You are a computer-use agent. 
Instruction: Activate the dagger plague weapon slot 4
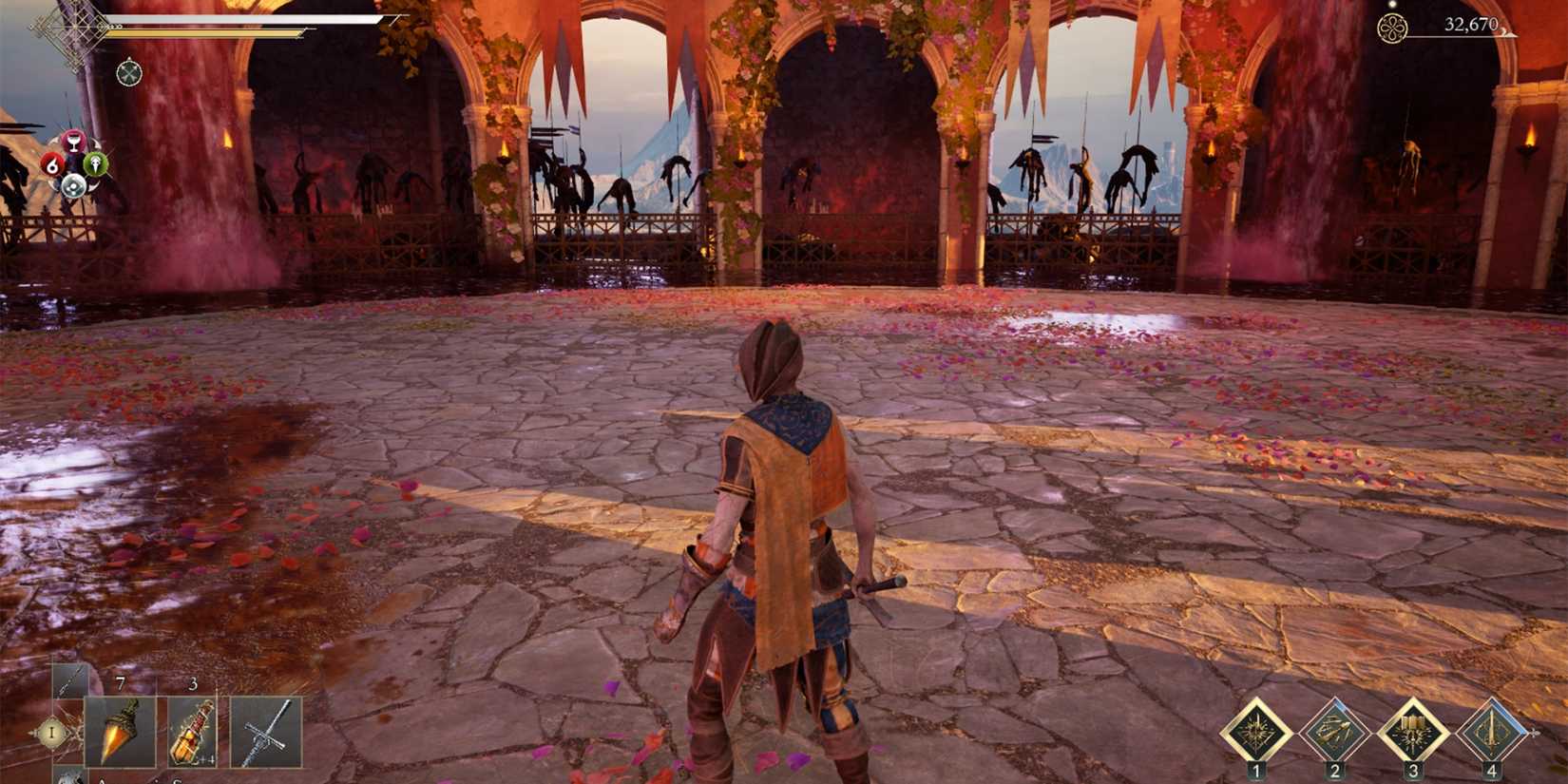click(1494, 730)
